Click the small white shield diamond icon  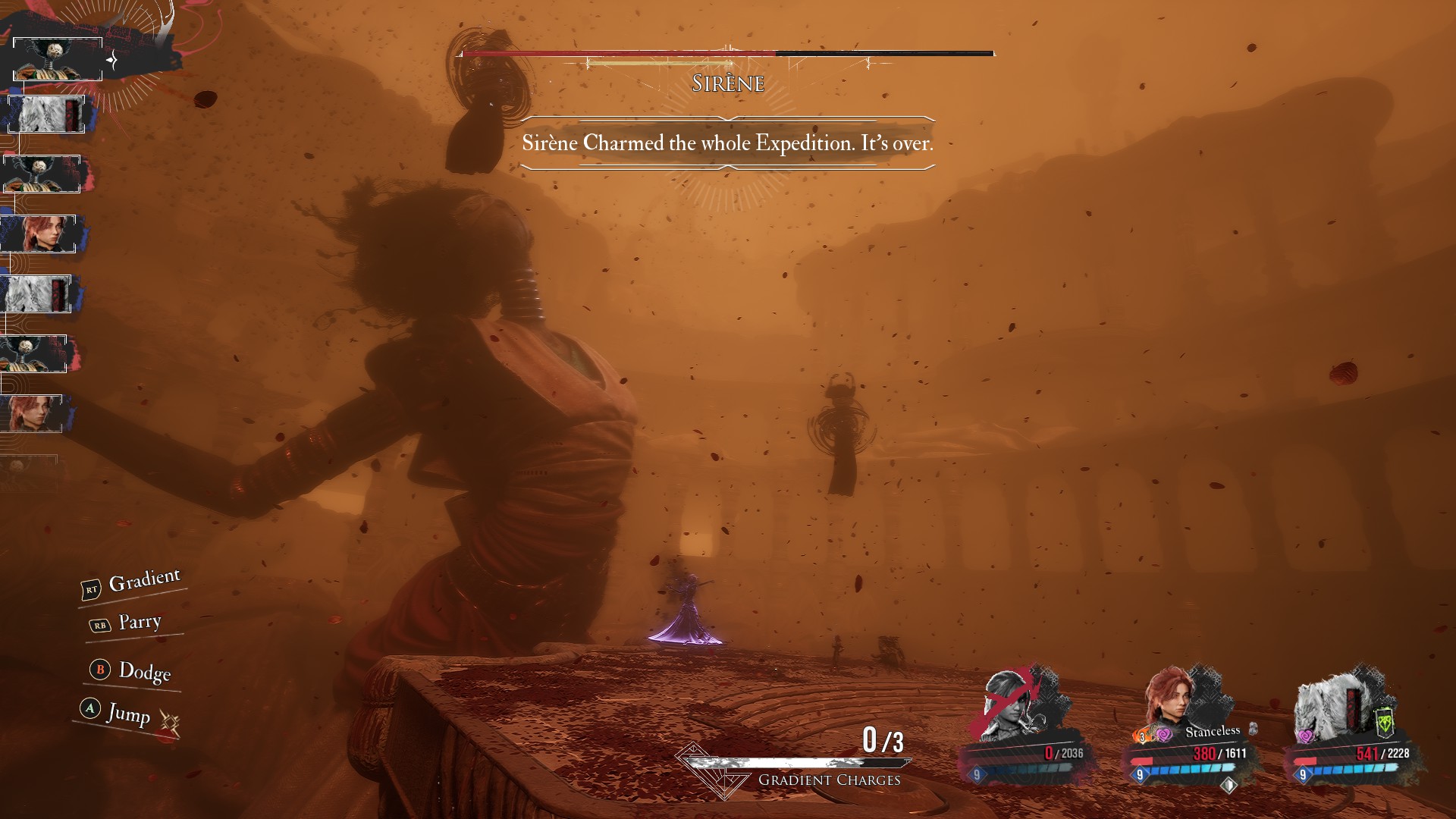click(x=1228, y=785)
